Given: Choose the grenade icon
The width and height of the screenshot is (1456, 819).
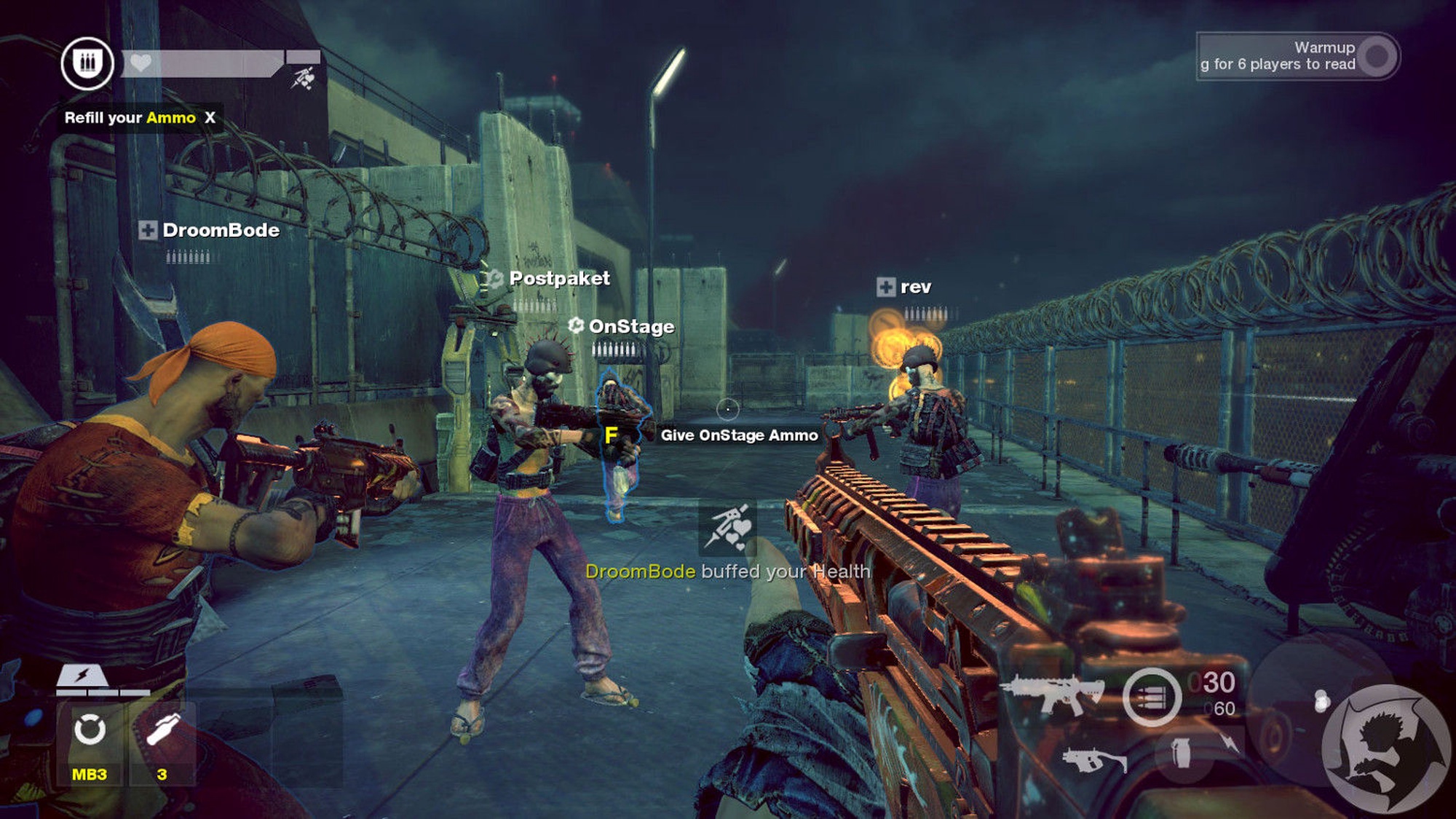Looking at the screenshot, I should 1181,753.
